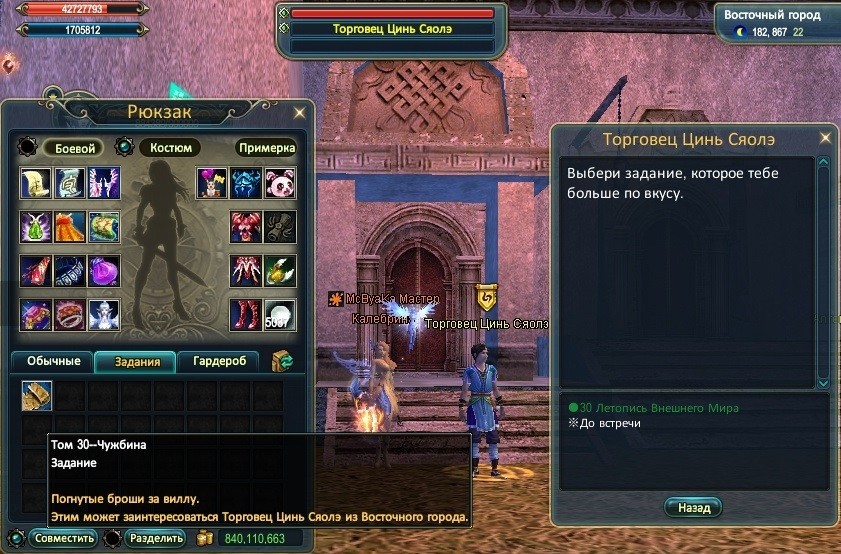Viewport: 841px width, 554px height.
Task: Select the Боевой equipment set
Action: click(x=73, y=148)
